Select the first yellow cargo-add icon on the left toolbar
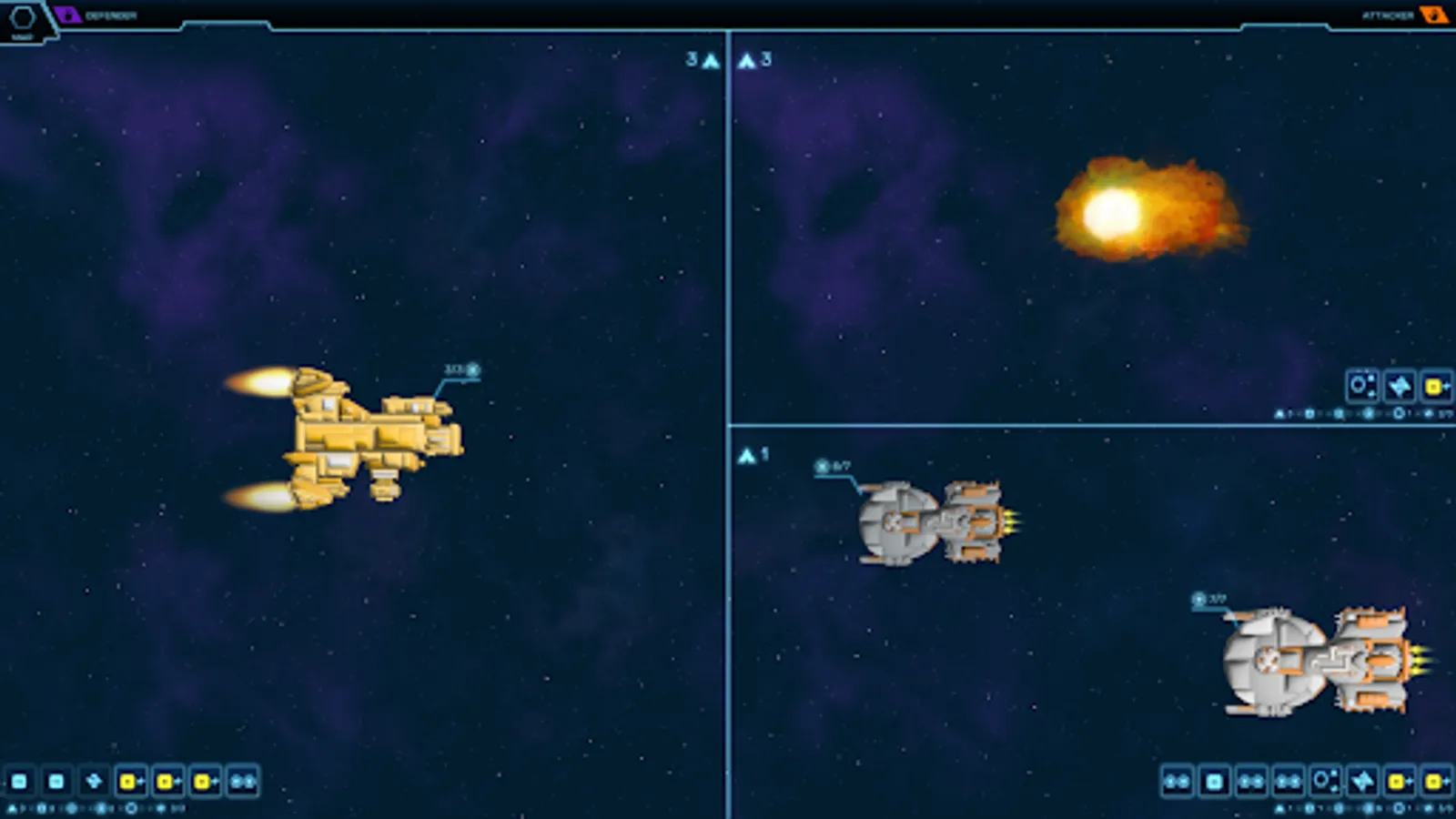Viewport: 1456px width, 819px height. 129,781
